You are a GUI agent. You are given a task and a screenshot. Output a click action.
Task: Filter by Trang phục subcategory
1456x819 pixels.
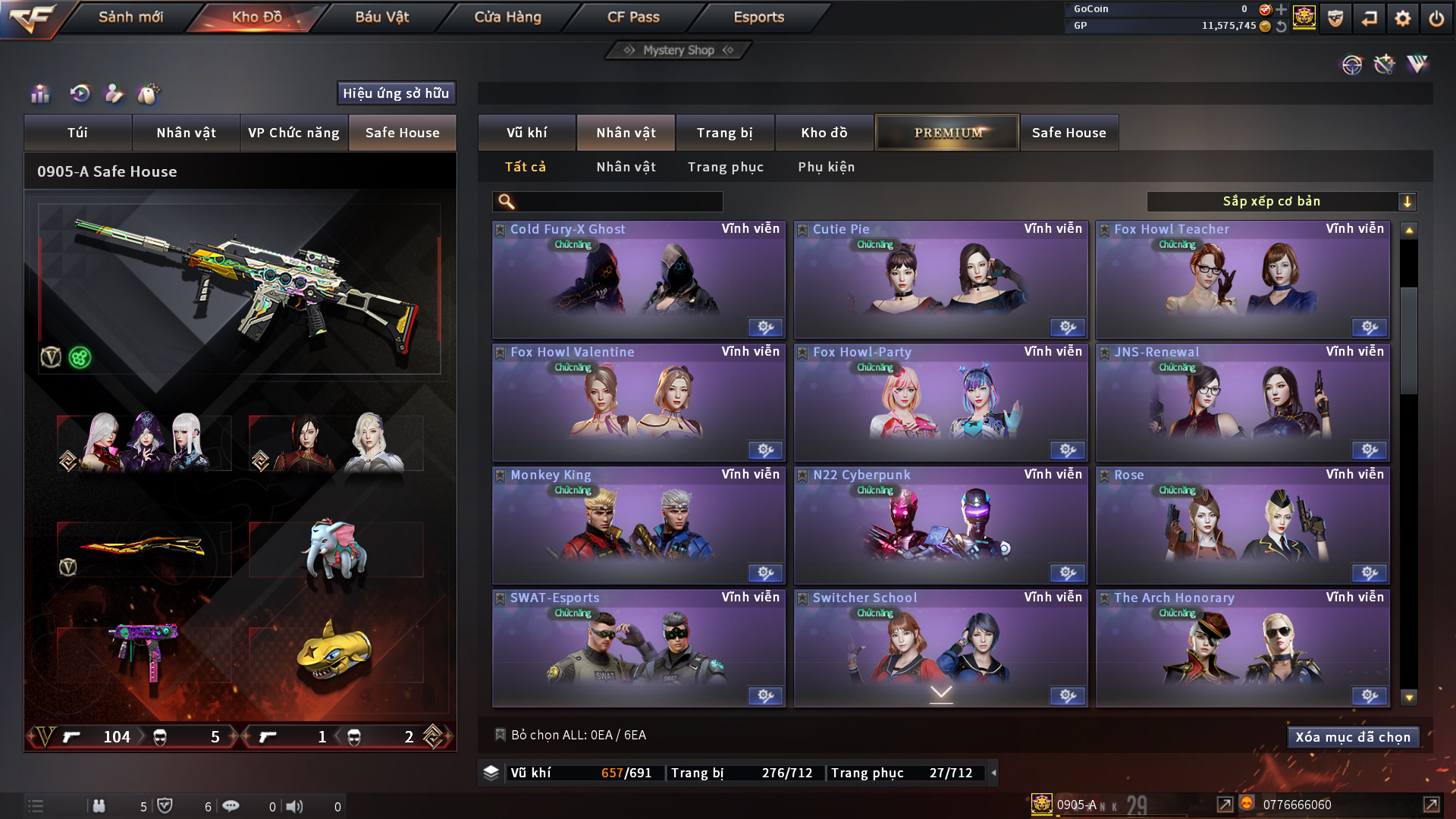click(x=725, y=167)
